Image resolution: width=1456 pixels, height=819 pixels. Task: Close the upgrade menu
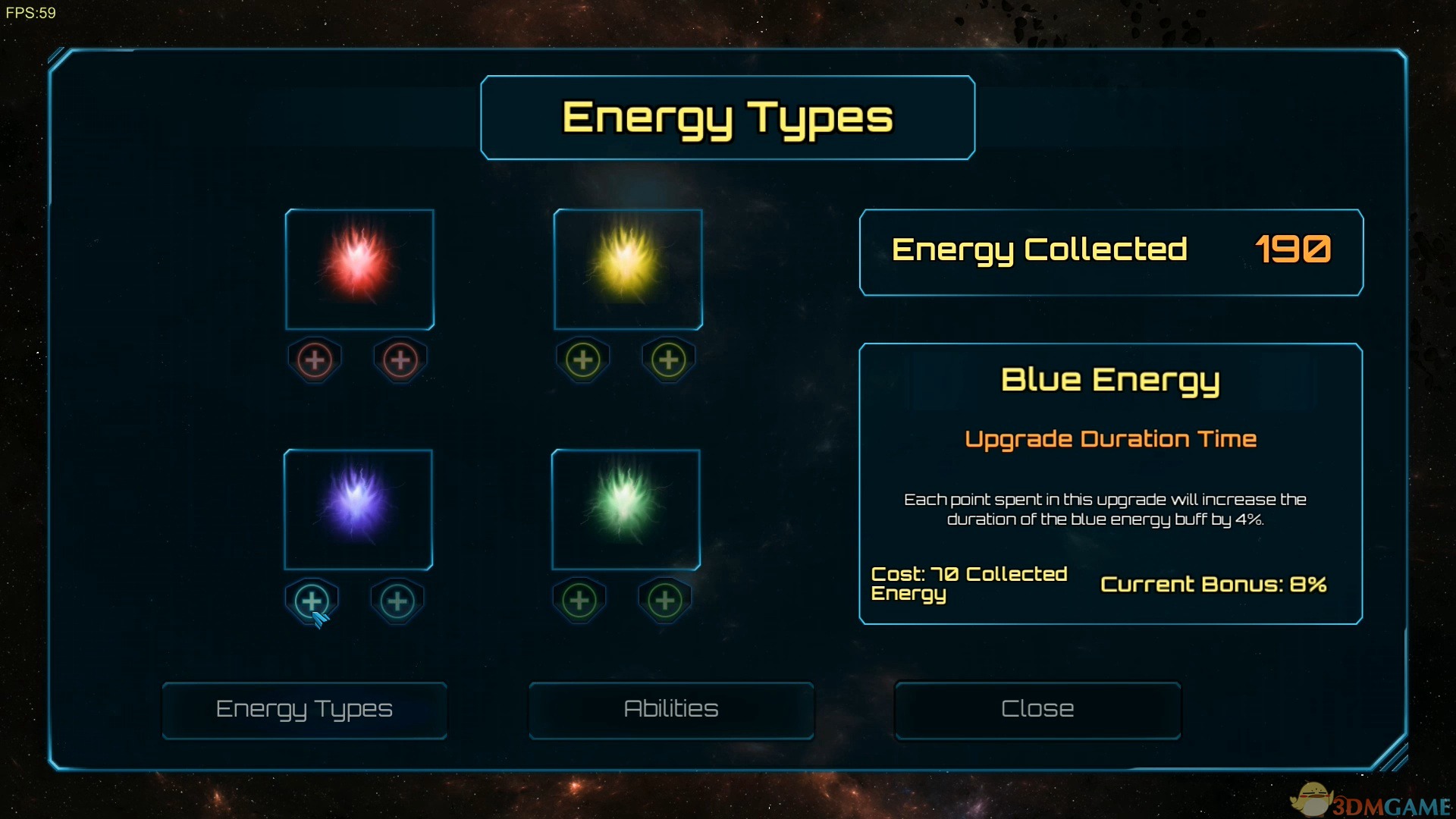(x=1037, y=710)
